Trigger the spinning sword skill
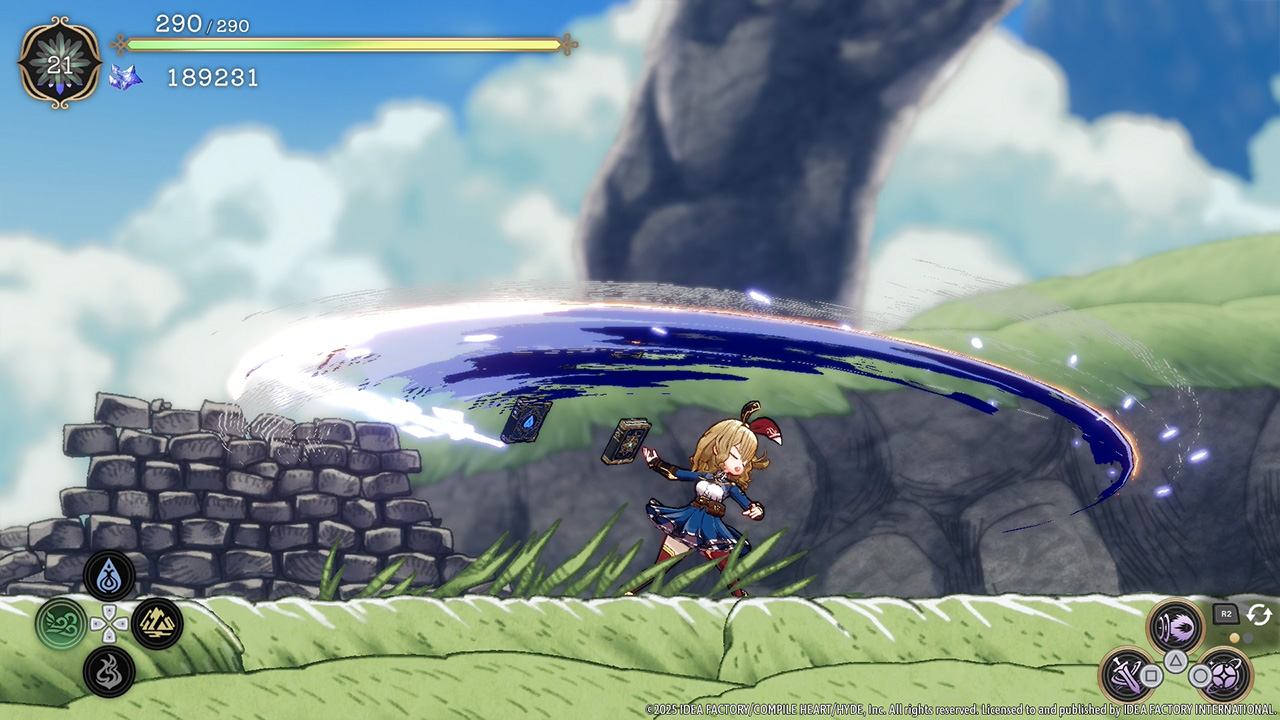The width and height of the screenshot is (1280, 720). [1129, 675]
